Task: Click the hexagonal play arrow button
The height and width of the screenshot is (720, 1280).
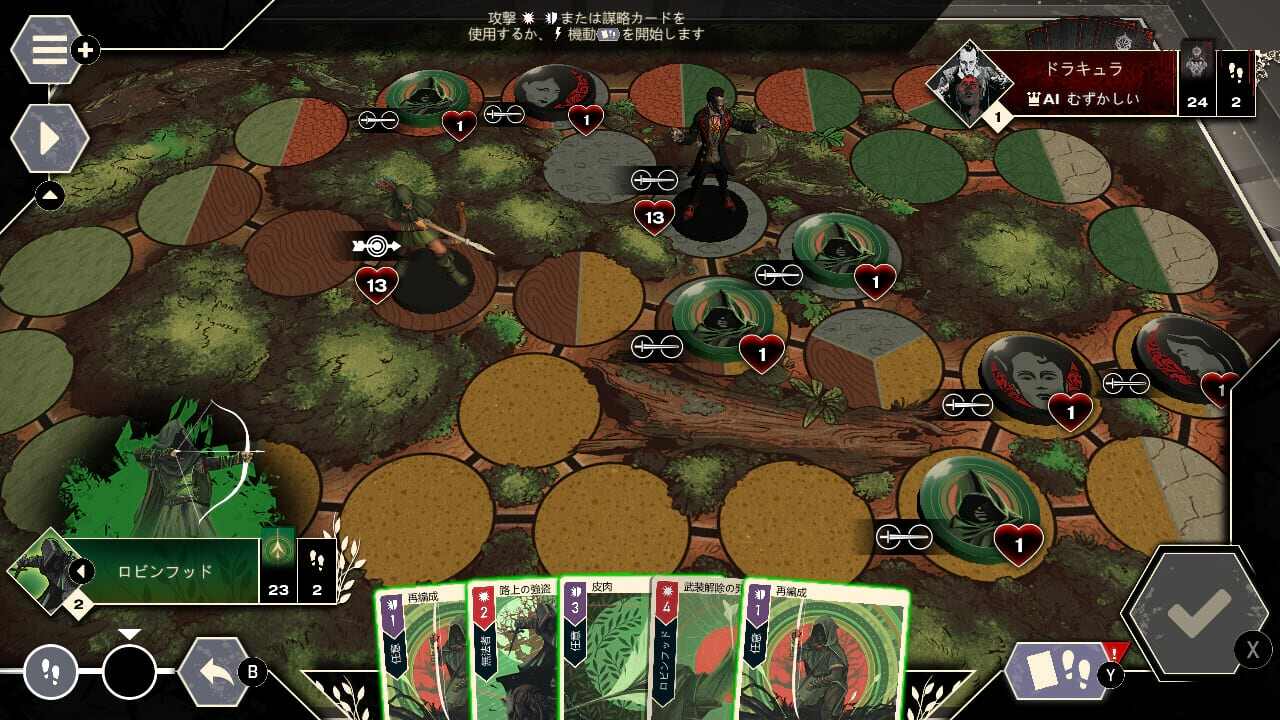Action: [49, 139]
